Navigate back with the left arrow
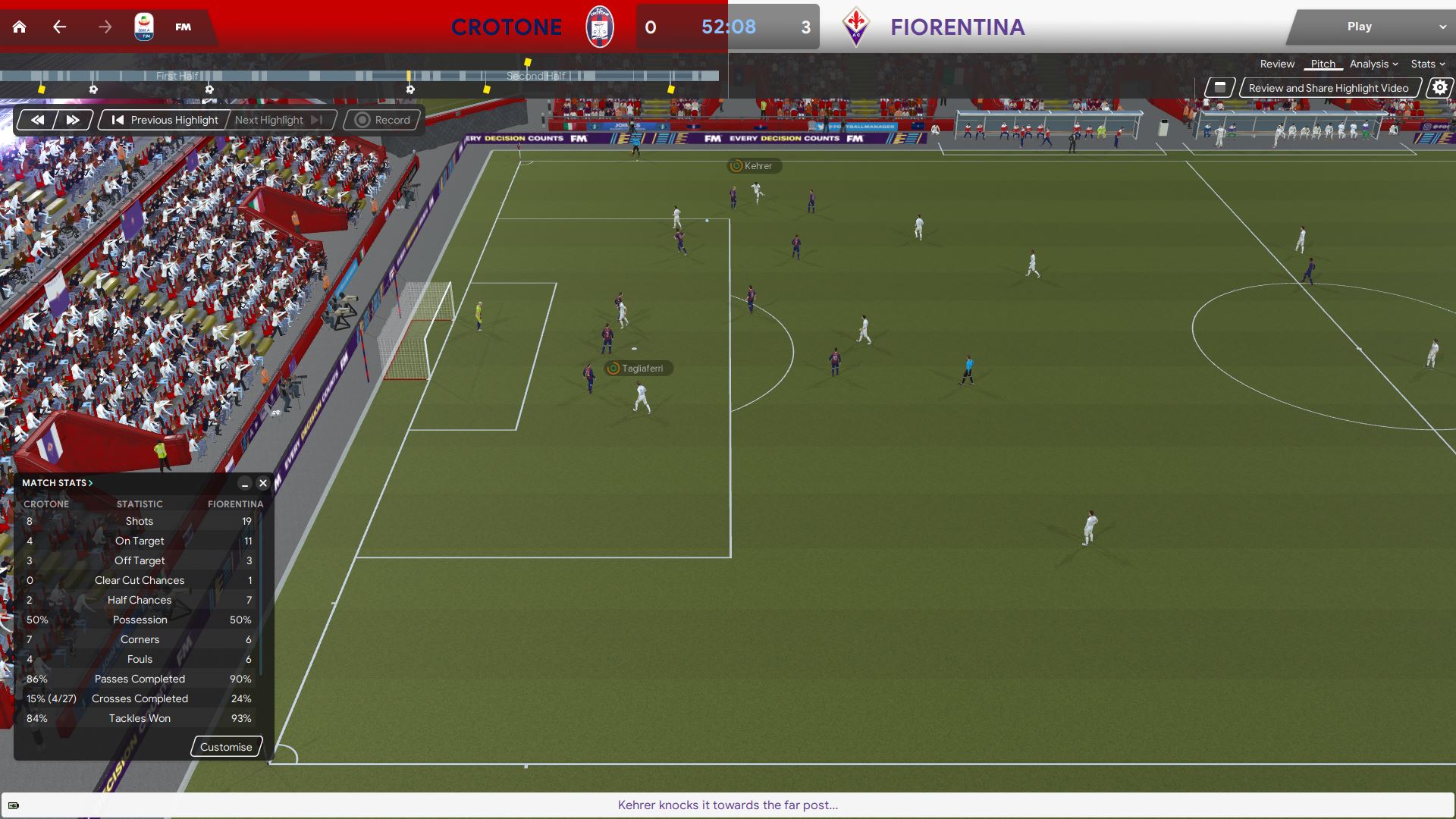 tap(60, 27)
